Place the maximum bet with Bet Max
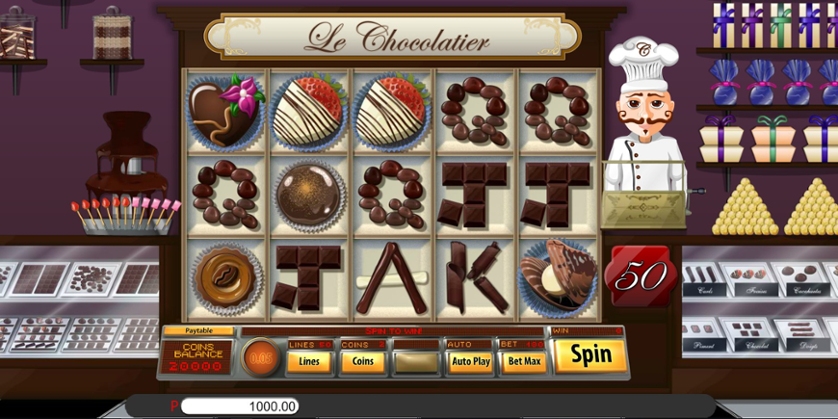The image size is (838, 419). [x=523, y=361]
